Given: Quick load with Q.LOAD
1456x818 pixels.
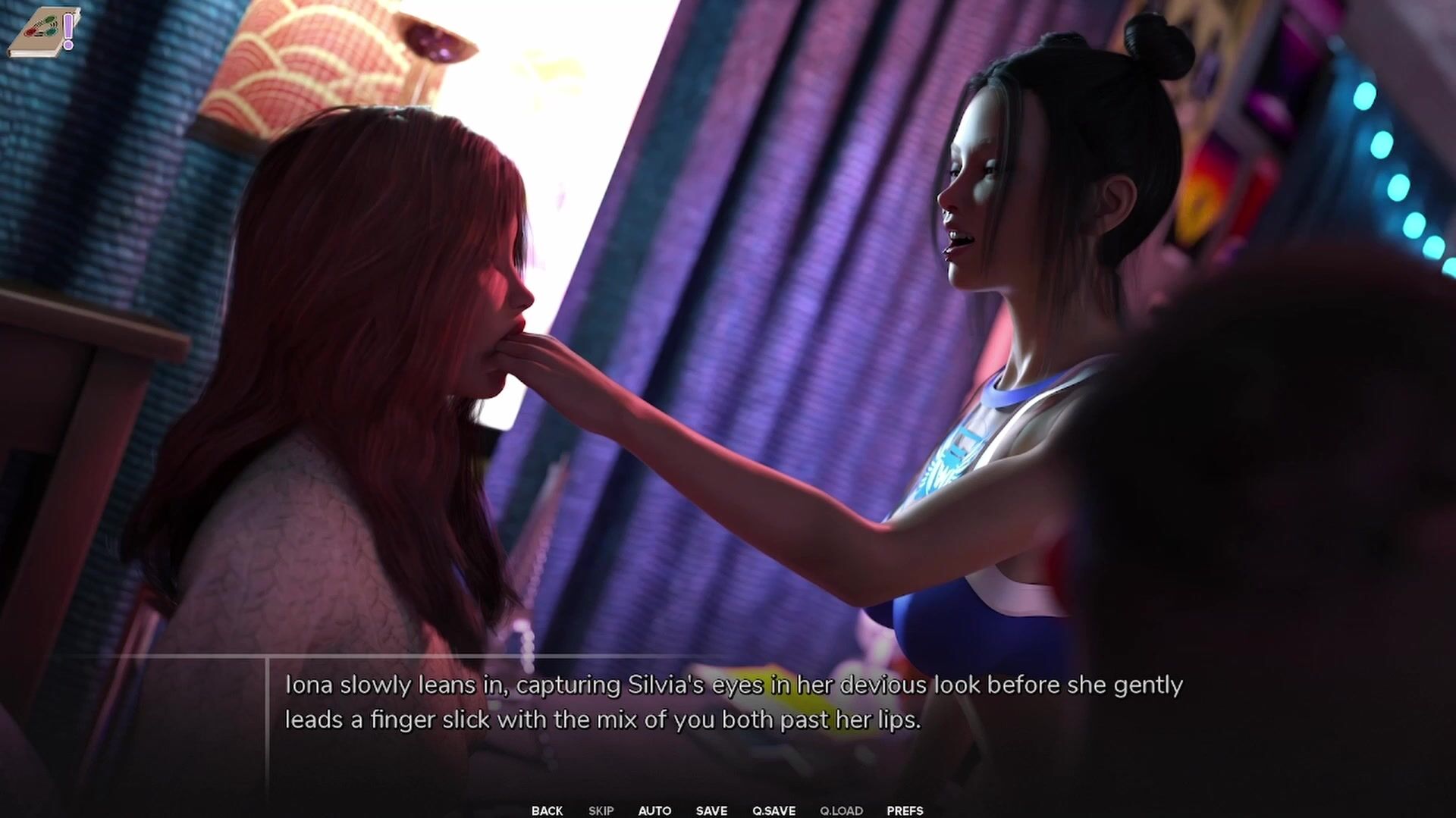Looking at the screenshot, I should 841,810.
